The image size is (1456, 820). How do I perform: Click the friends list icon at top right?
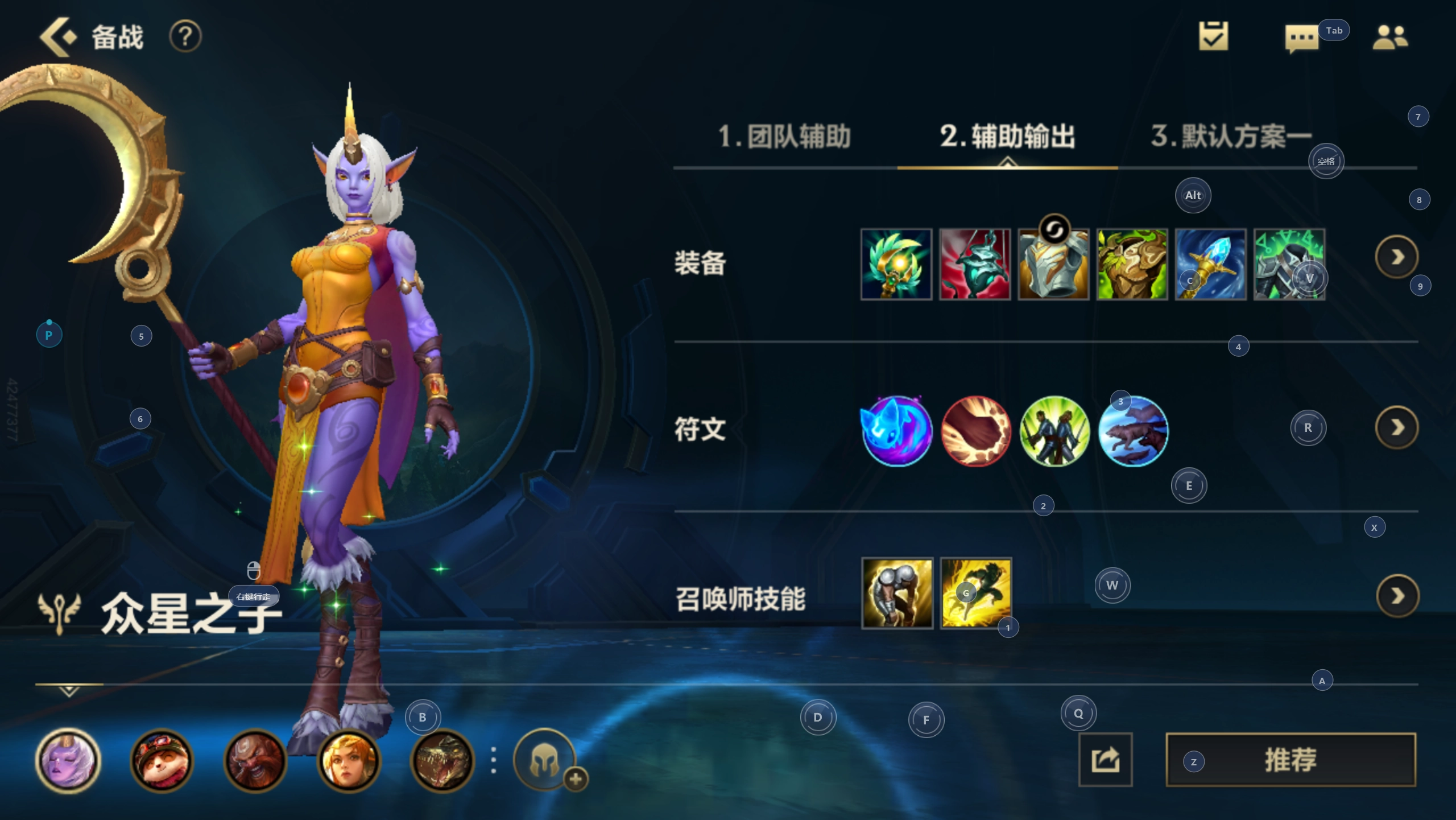[x=1391, y=37]
